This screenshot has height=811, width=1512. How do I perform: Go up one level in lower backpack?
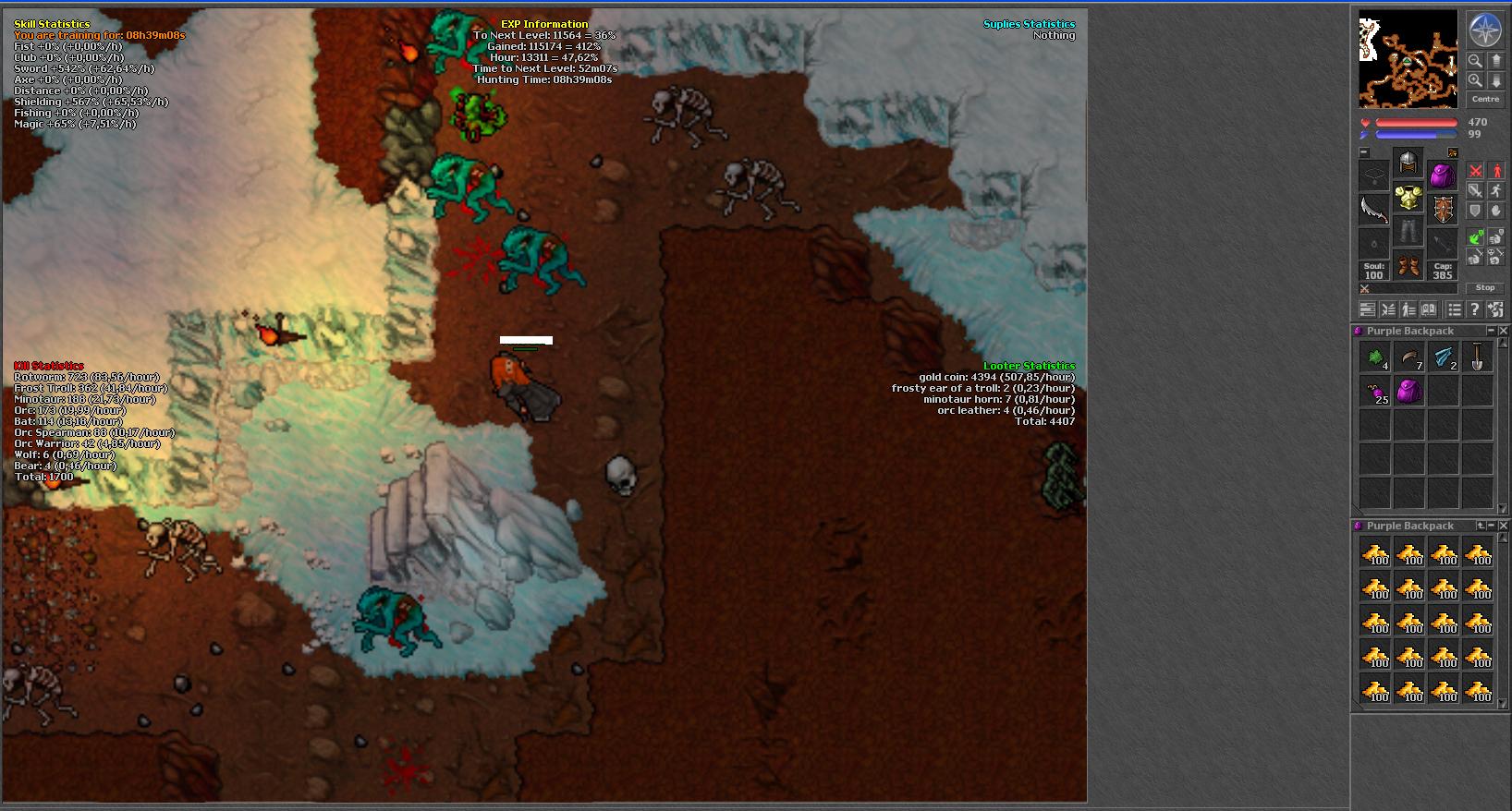(x=1481, y=526)
